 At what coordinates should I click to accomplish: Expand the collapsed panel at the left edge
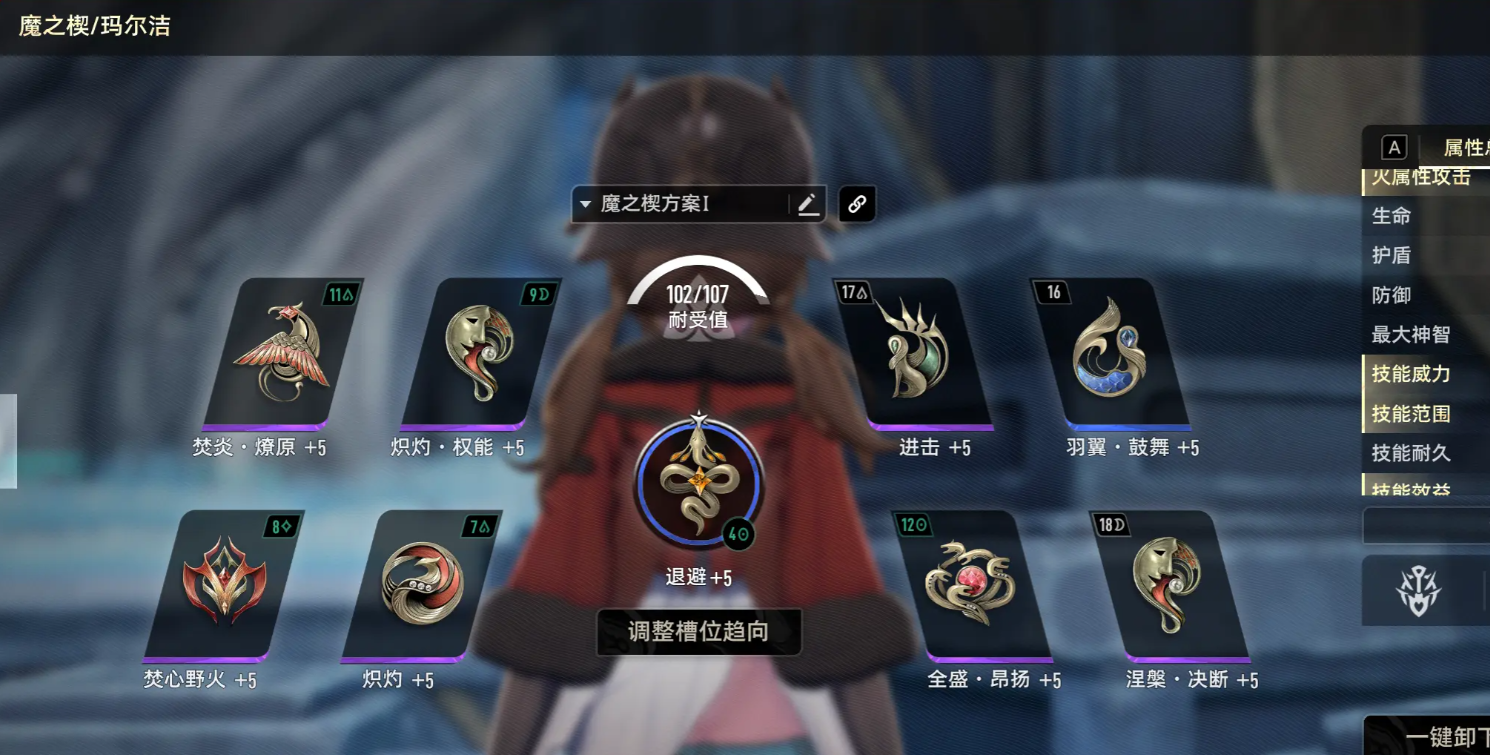[6, 440]
